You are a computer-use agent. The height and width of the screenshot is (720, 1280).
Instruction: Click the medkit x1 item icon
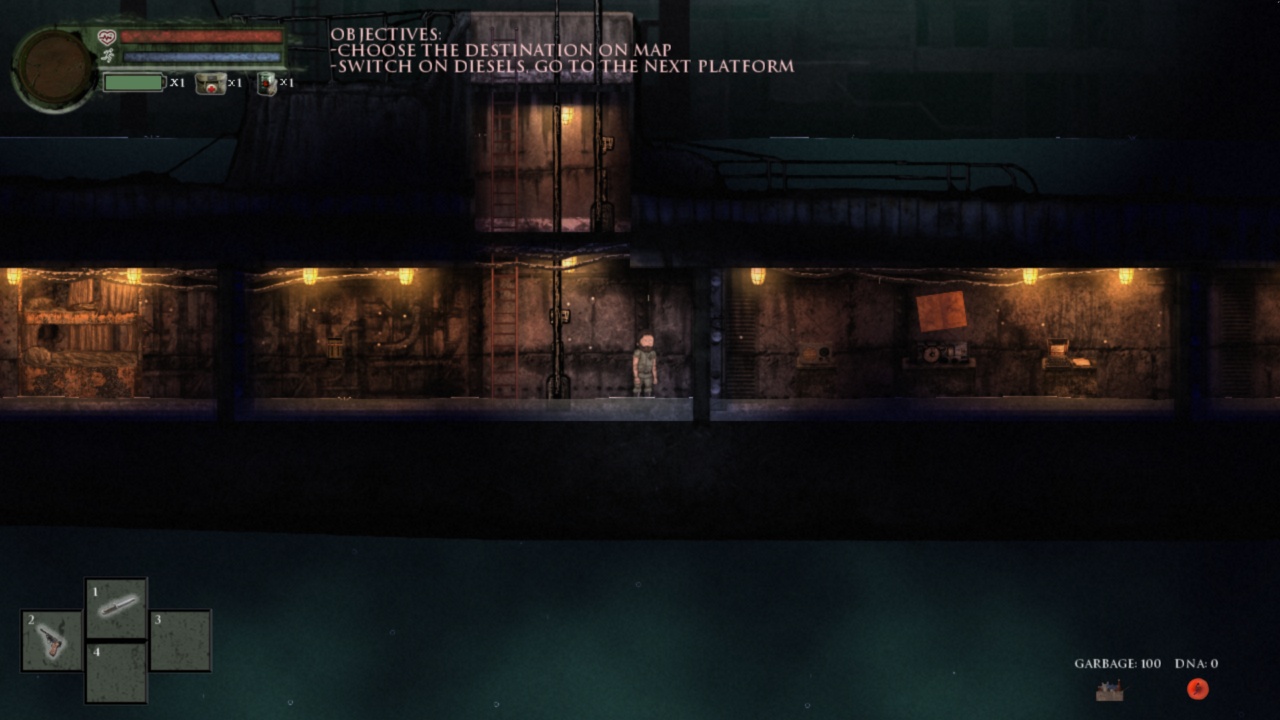(x=210, y=84)
